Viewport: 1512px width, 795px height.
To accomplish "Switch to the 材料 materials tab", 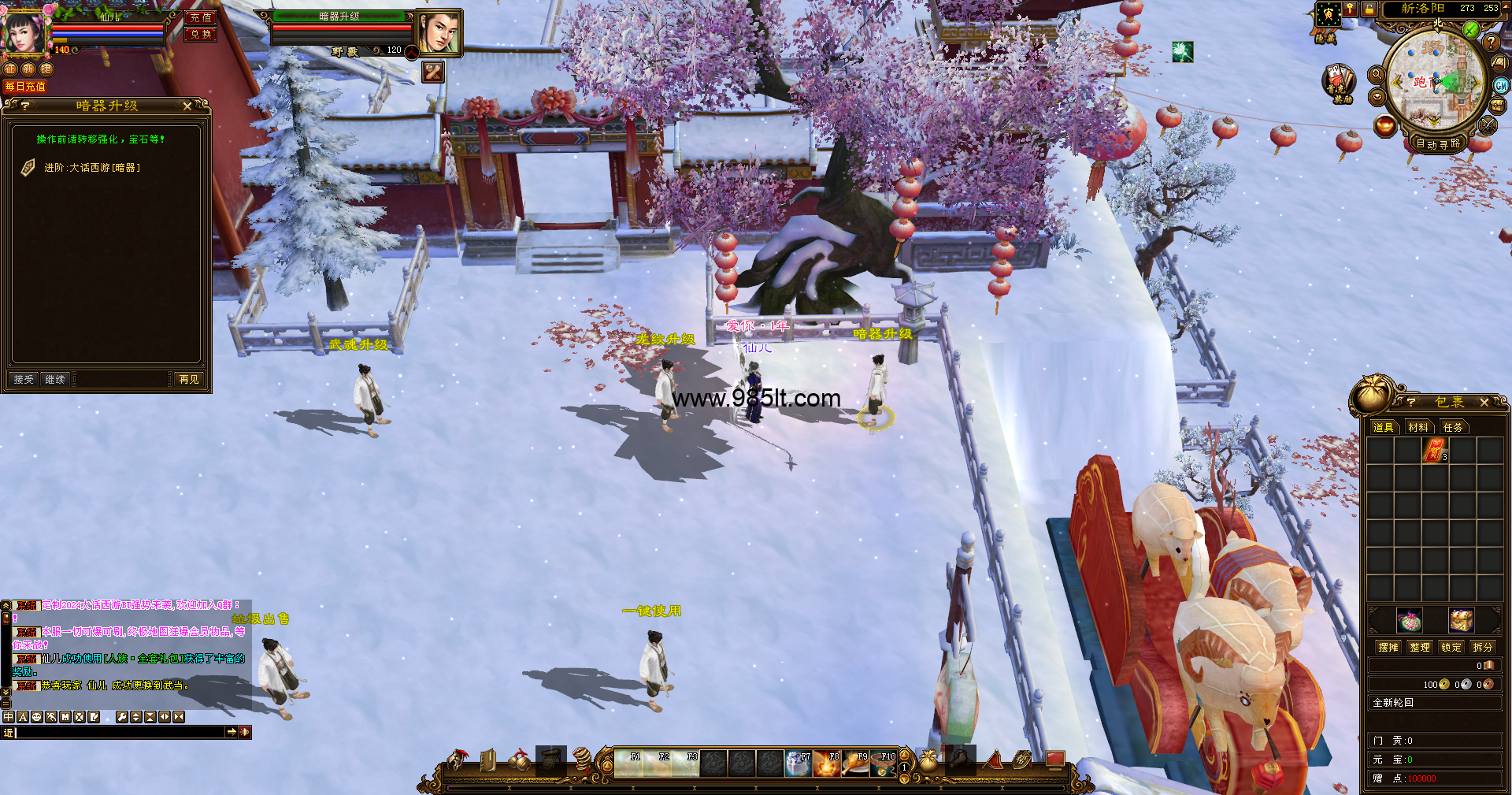I will (1418, 427).
